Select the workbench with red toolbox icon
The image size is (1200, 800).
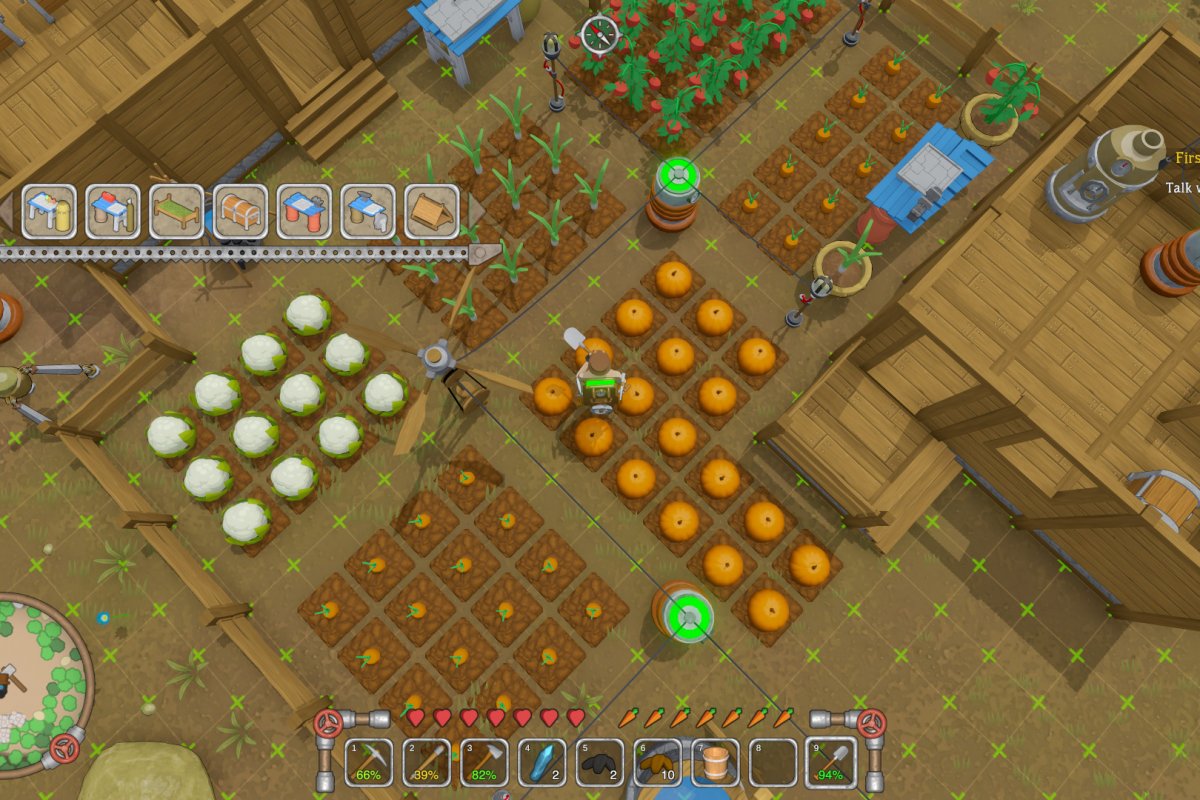[x=113, y=211]
